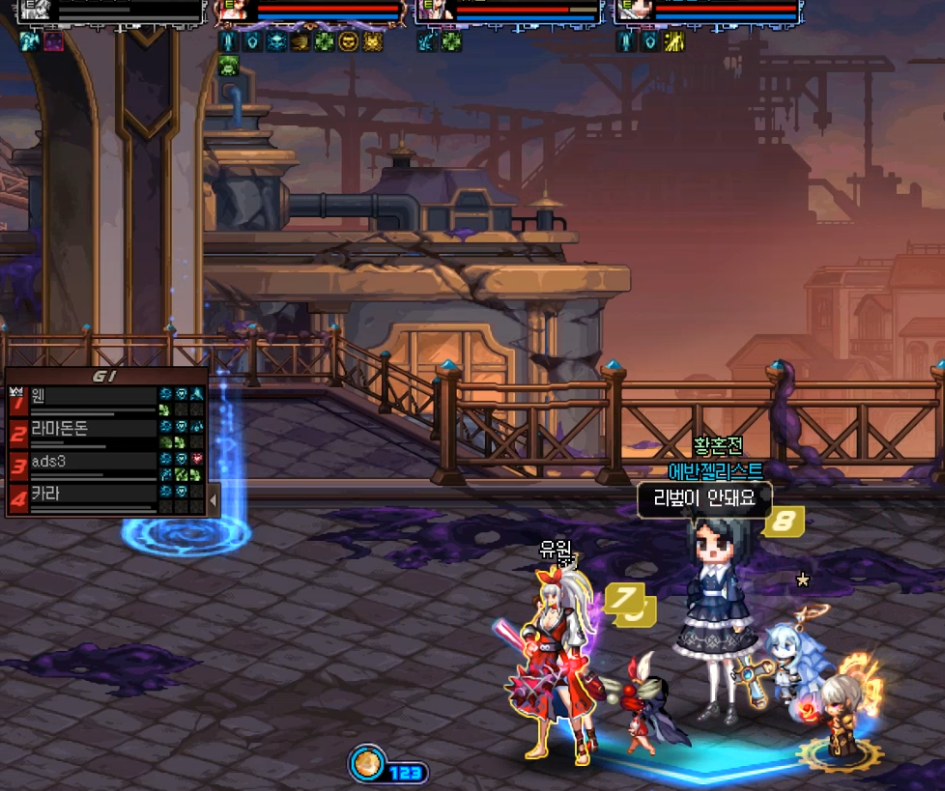945x791 pixels.
Task: Select party member 라마돈돈 in raid list
Action: point(90,429)
